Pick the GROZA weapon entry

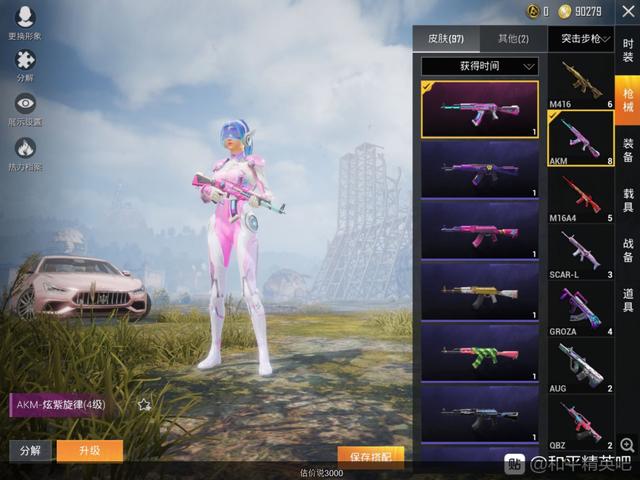pyautogui.click(x=580, y=308)
